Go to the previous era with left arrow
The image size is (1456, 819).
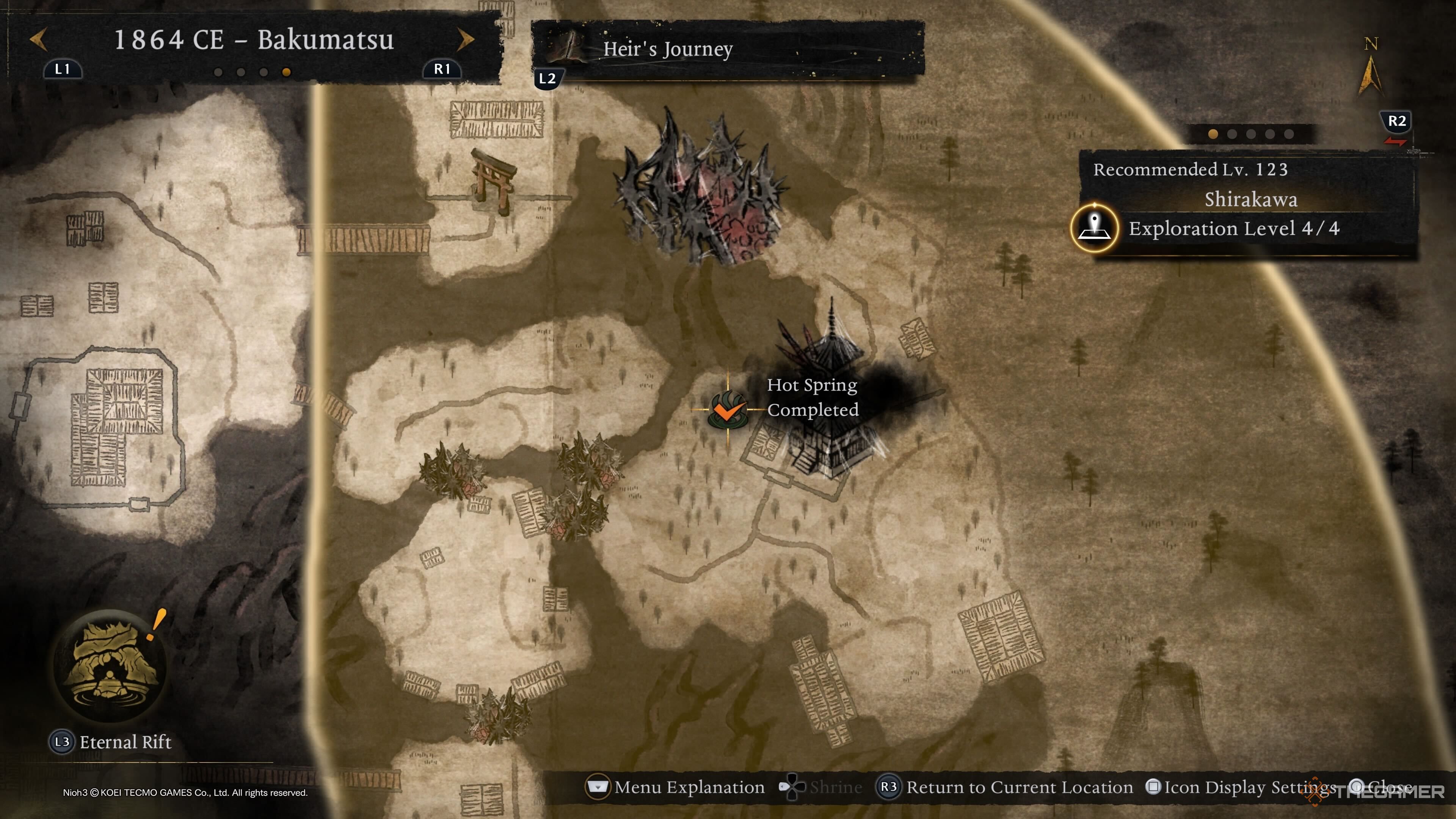(38, 39)
